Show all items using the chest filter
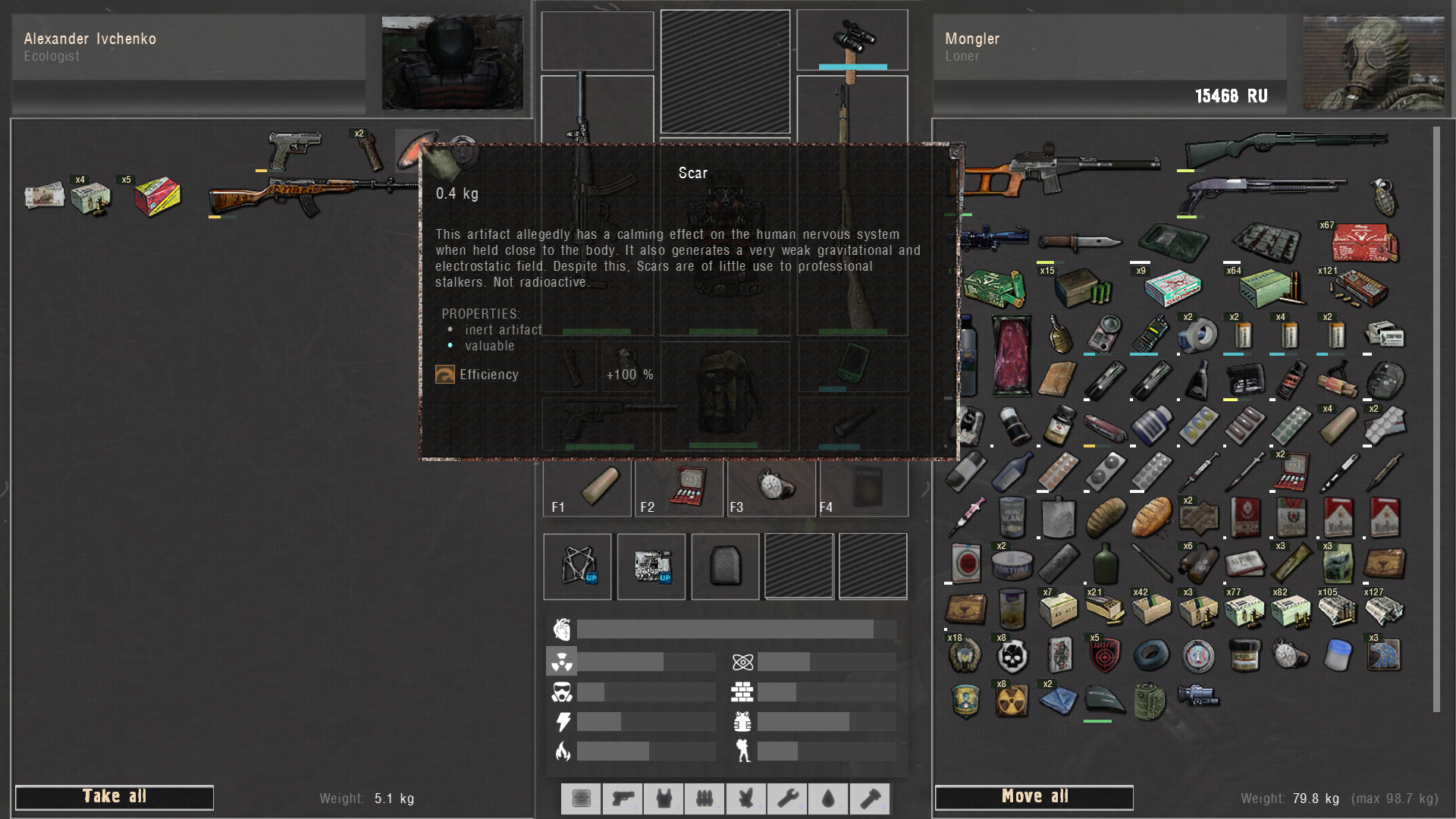1456x819 pixels. tap(582, 799)
